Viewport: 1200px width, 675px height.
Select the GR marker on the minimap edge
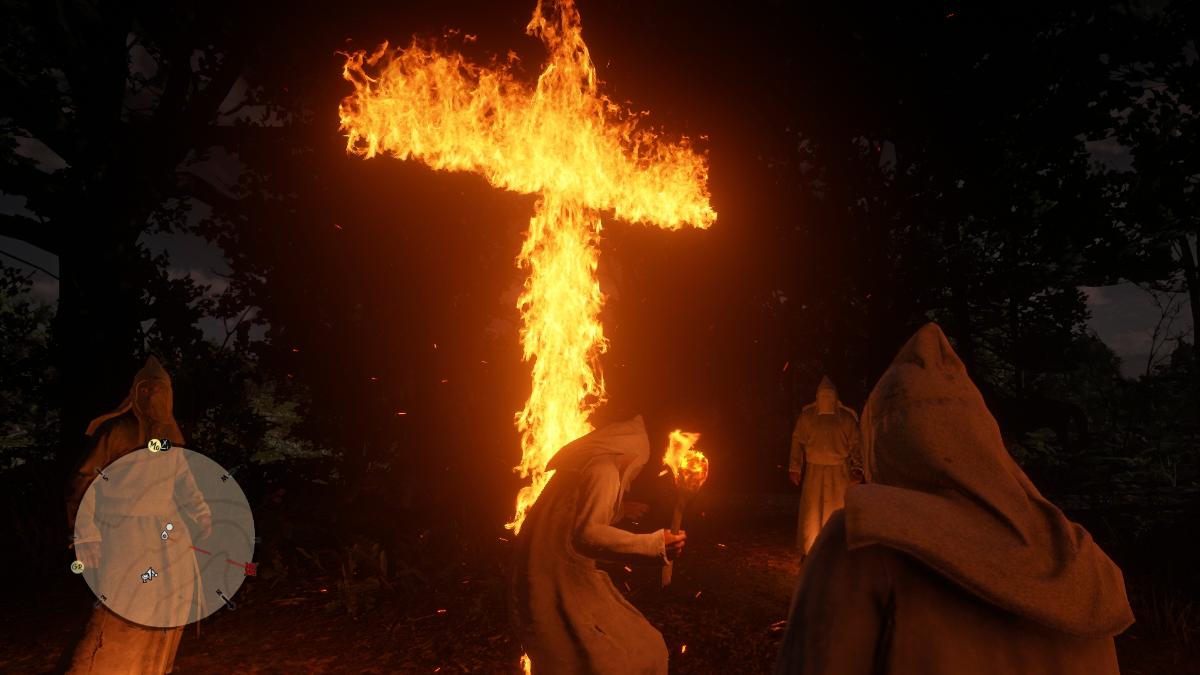click(78, 567)
